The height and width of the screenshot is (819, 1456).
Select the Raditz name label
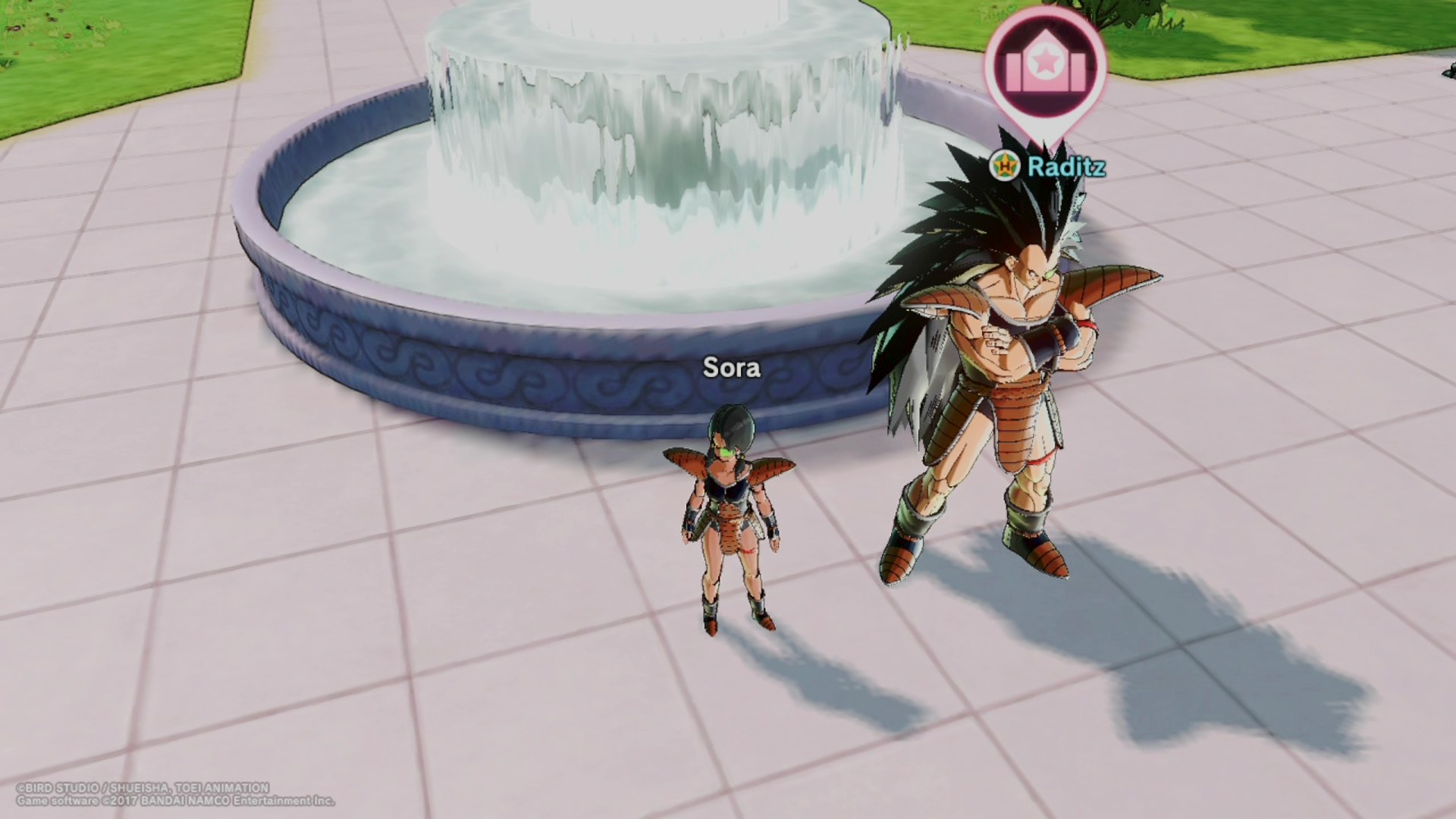(x=1065, y=167)
